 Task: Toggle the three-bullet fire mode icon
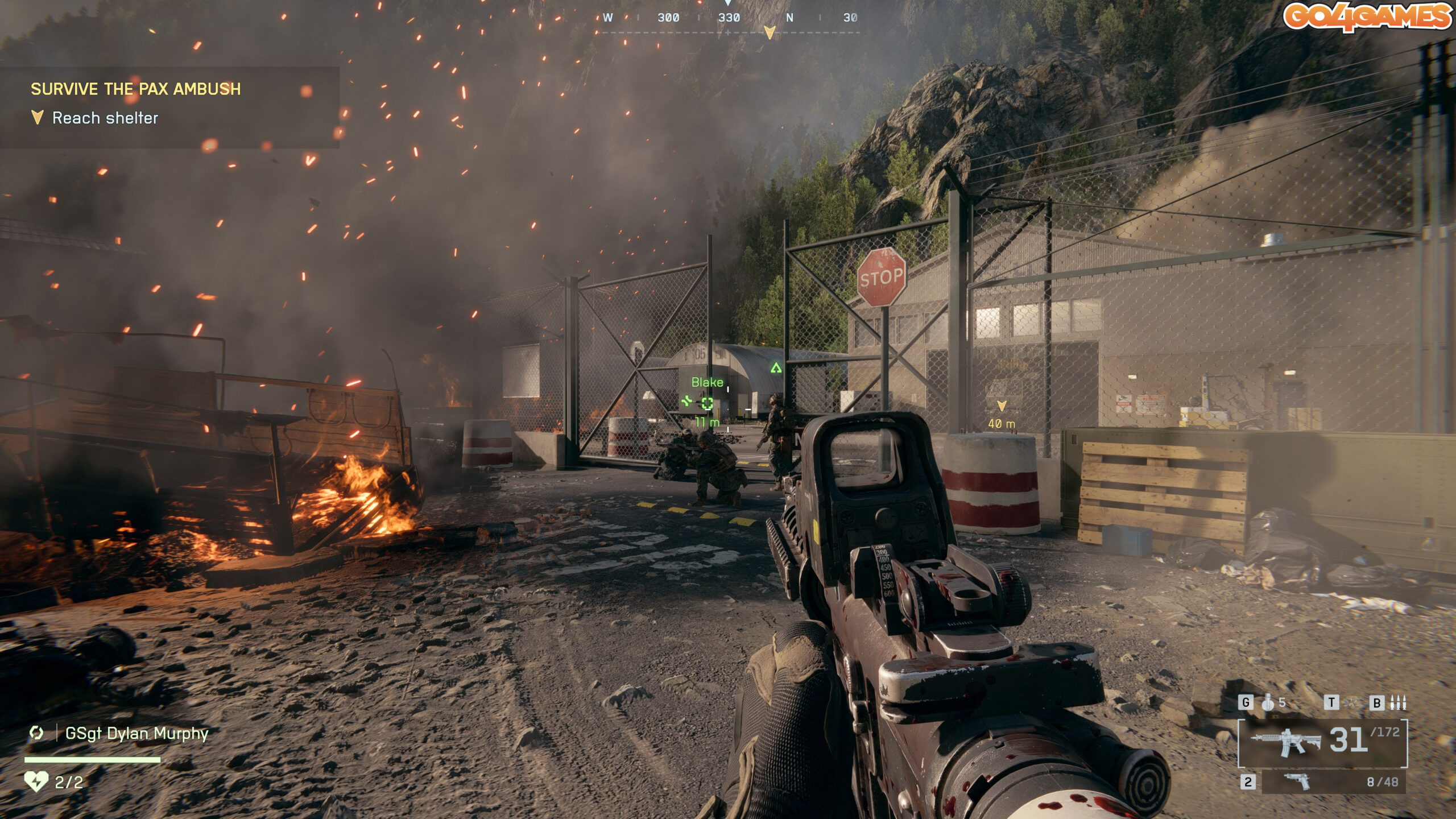pos(1397,703)
